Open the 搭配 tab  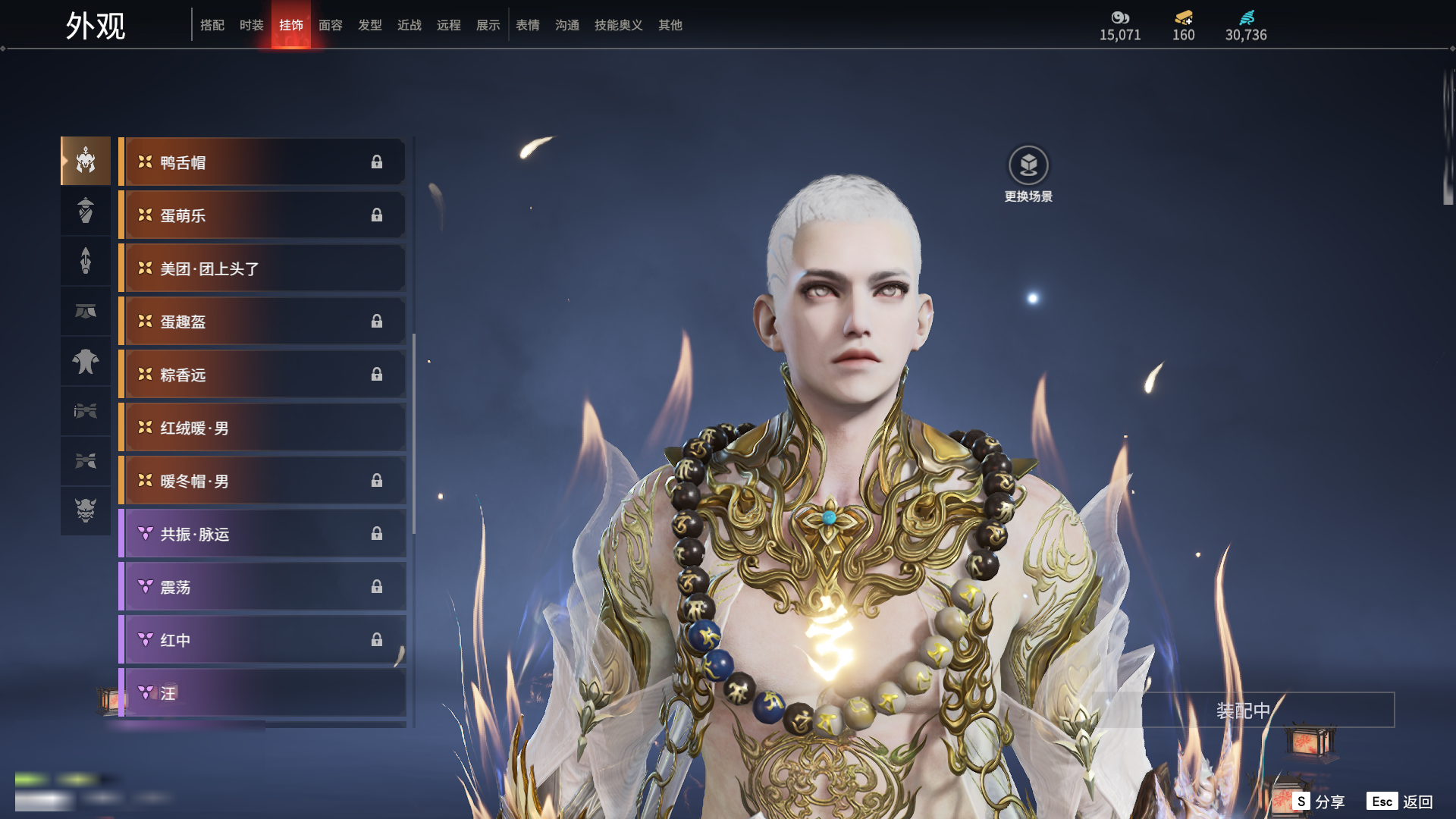coord(212,25)
